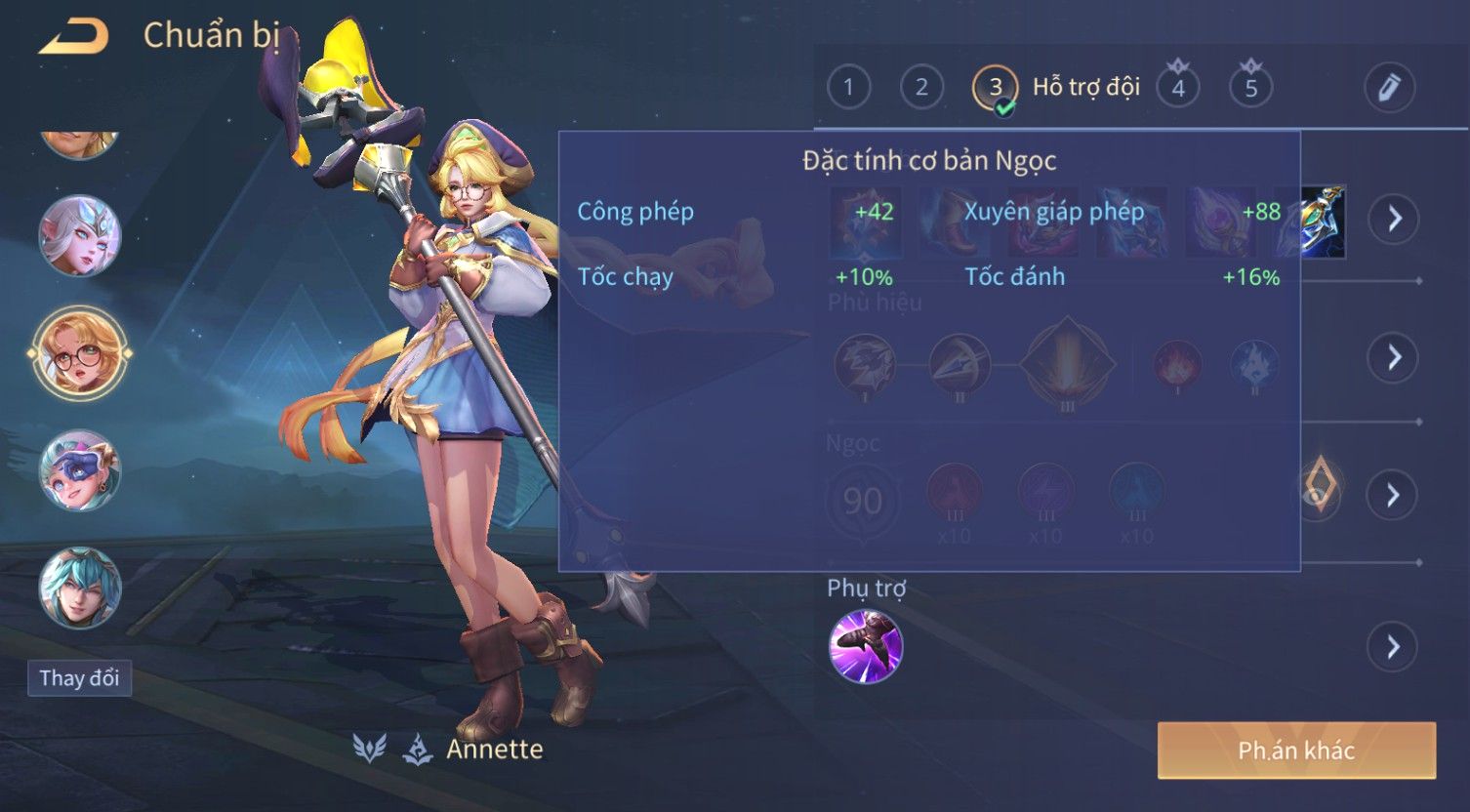Pick the Annette hero portrait with glasses
Viewport: 1470px width, 812px height.
[x=80, y=353]
